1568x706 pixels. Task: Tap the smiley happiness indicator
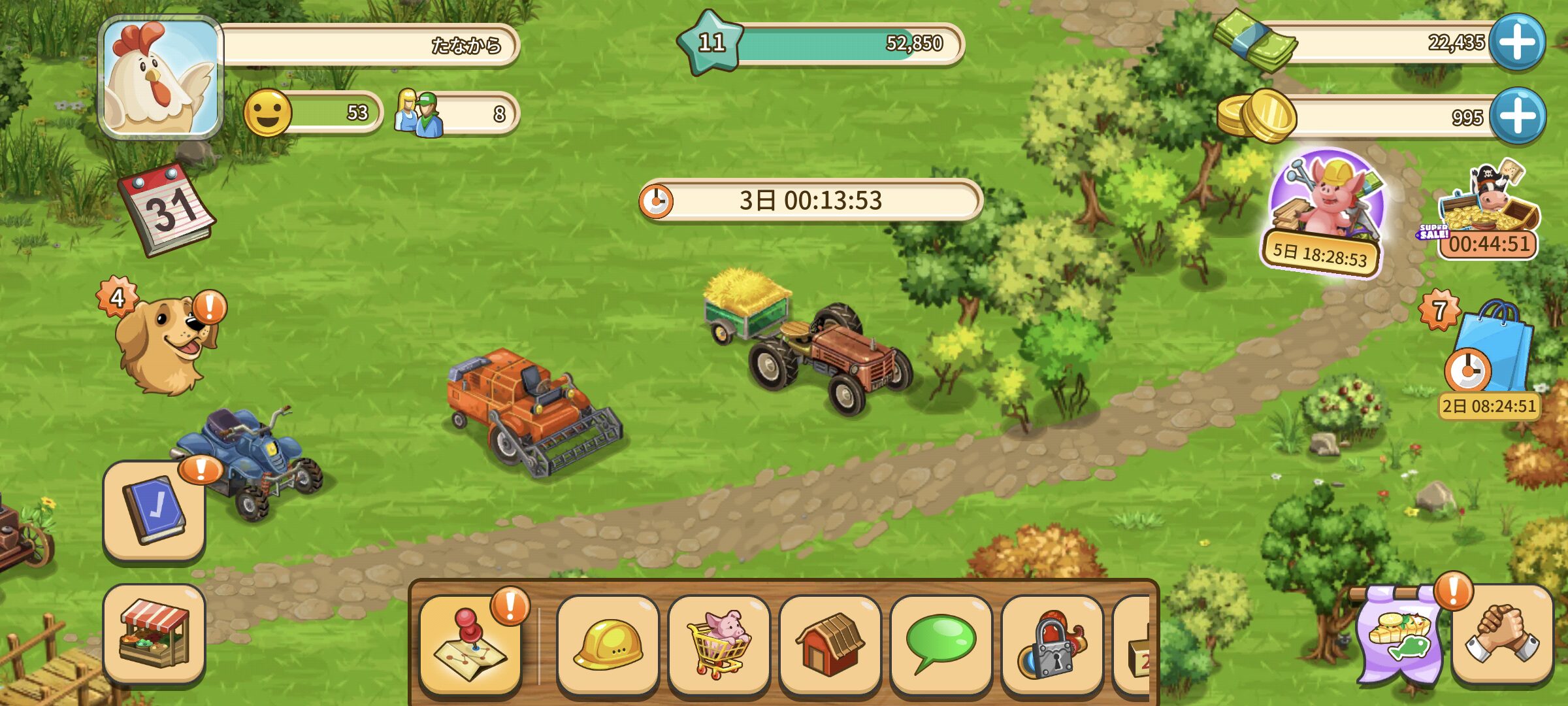coord(268,113)
